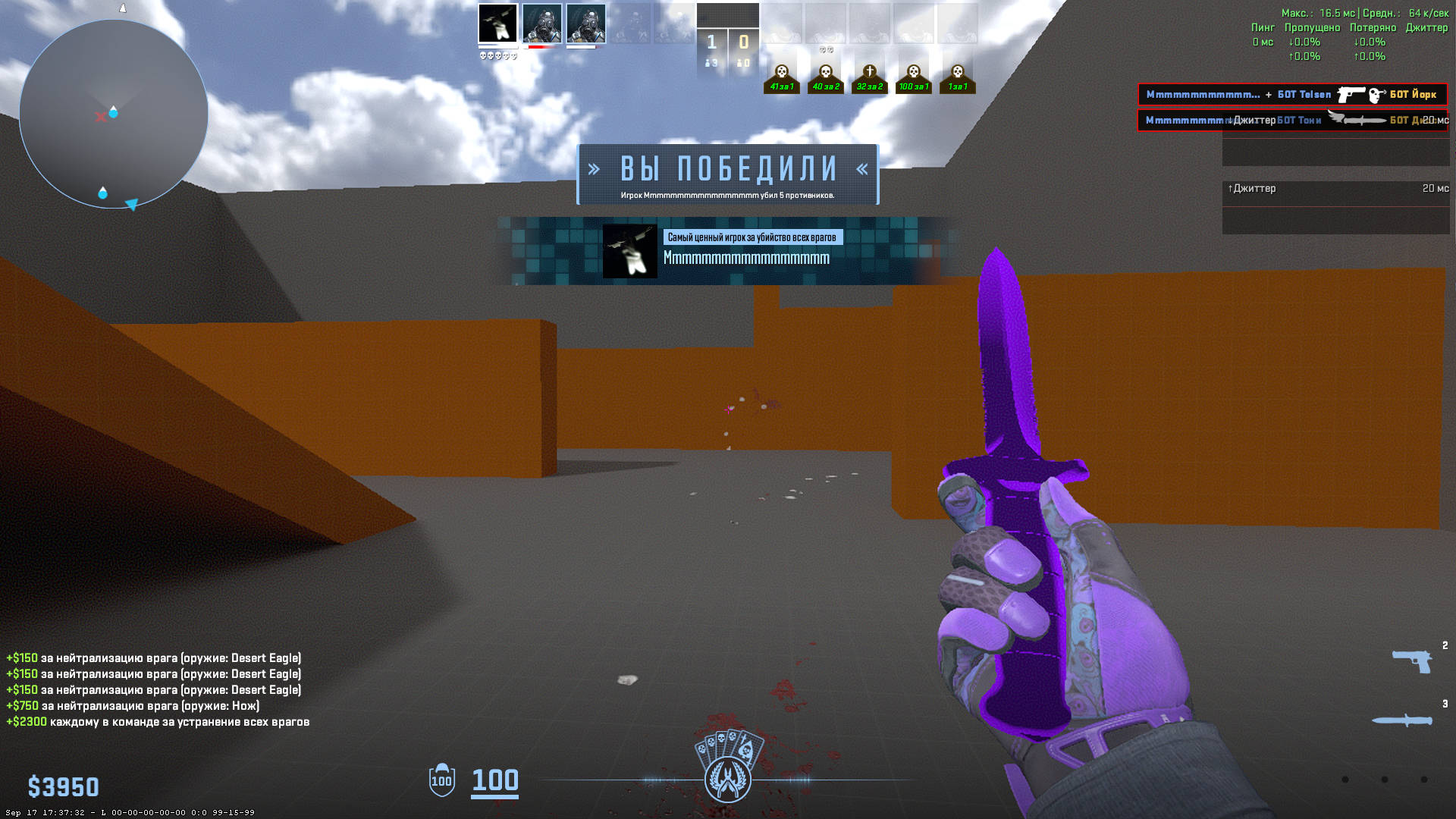
Task: Click the cross-marked "32 за 2" tombstone
Action: pos(870,78)
